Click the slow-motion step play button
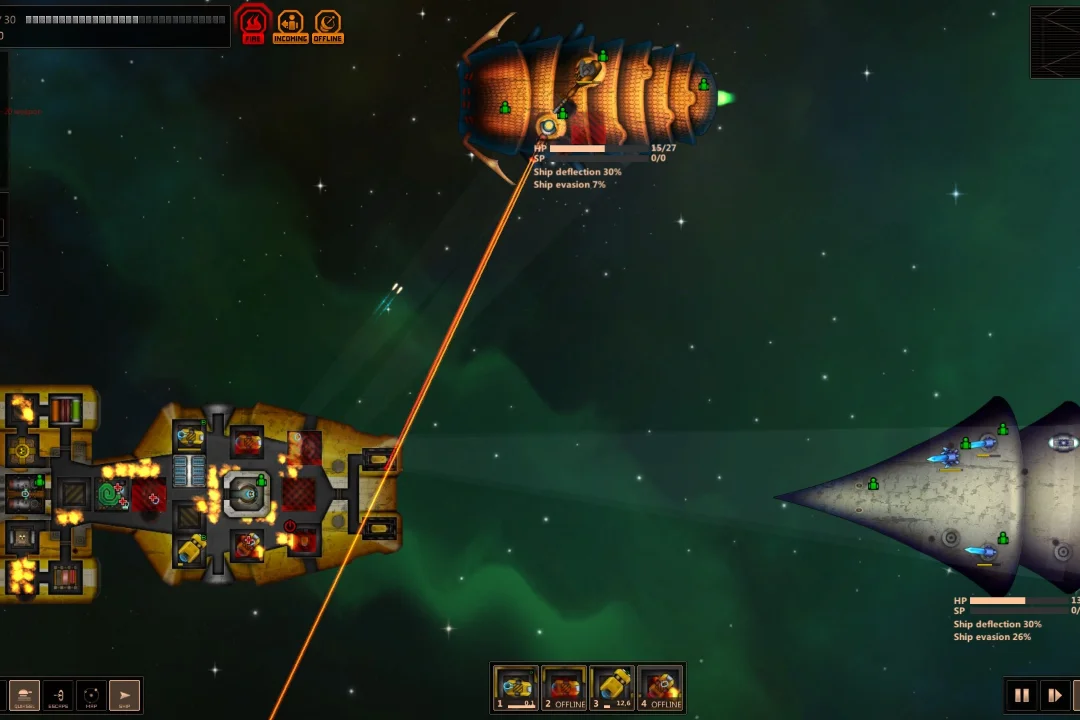 (1054, 695)
